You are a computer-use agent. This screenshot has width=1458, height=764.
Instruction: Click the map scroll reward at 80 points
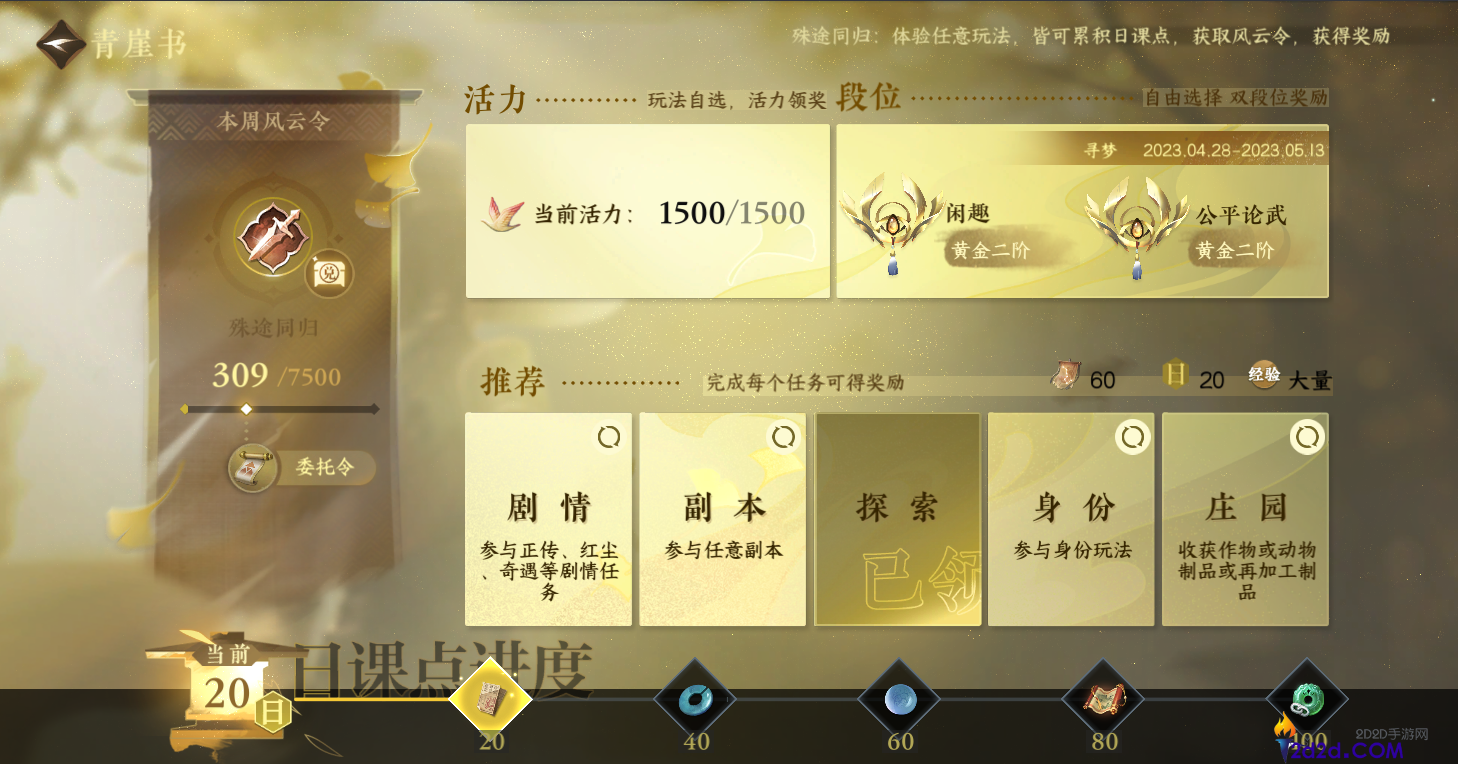pyautogui.click(x=1103, y=700)
